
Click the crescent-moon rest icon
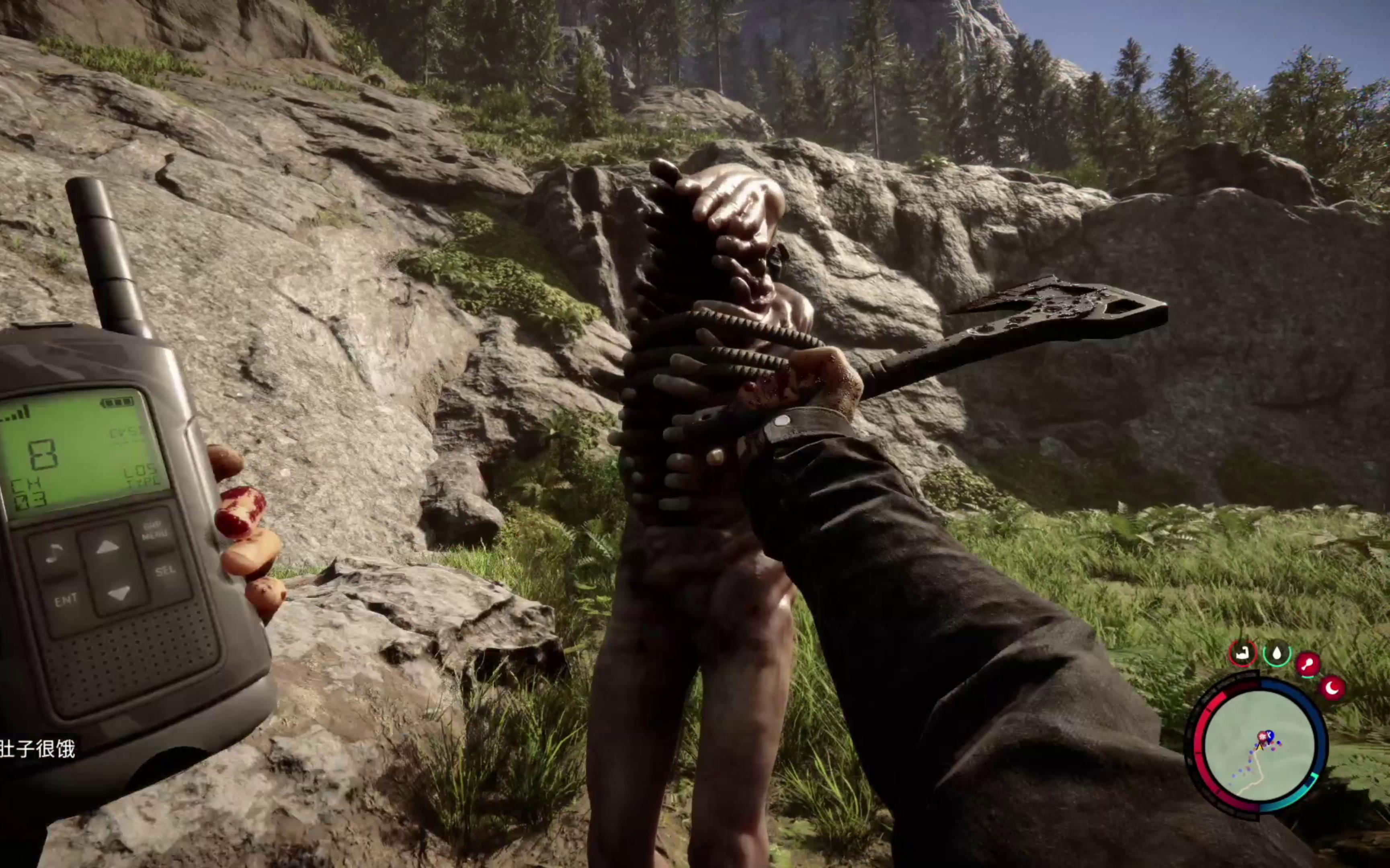coord(1333,687)
